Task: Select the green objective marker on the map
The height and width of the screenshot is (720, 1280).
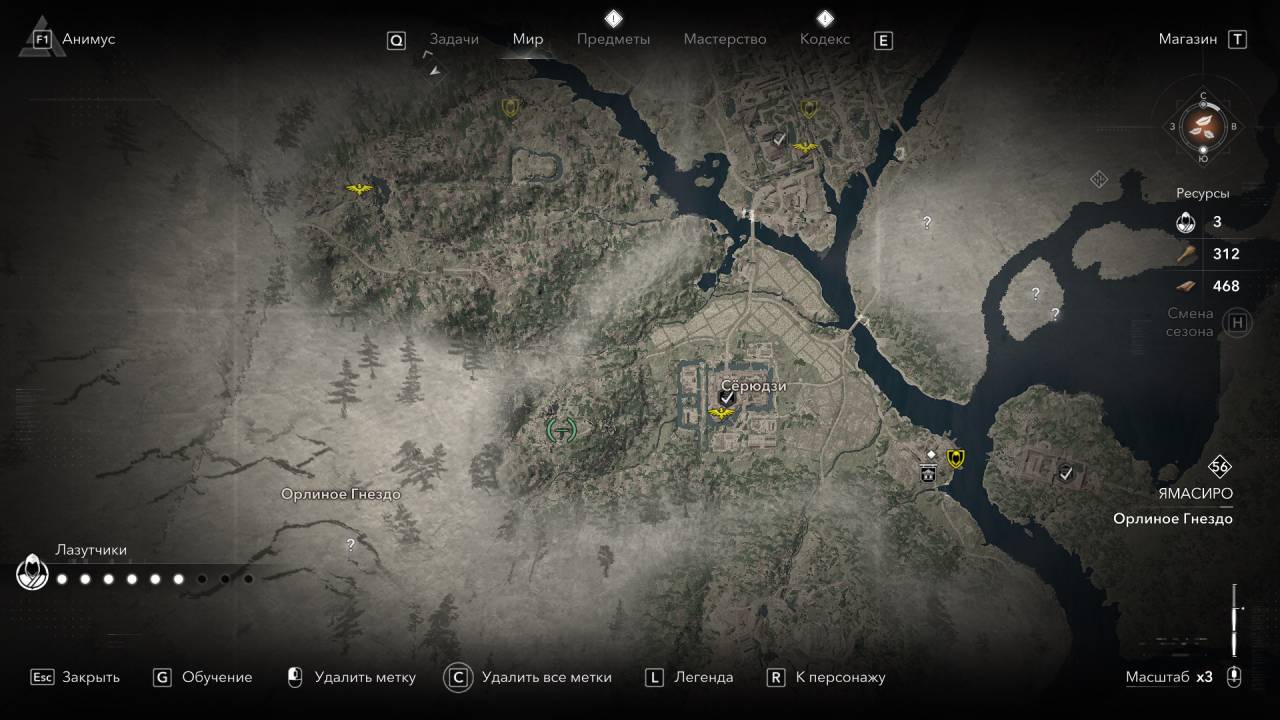Action: (x=561, y=430)
